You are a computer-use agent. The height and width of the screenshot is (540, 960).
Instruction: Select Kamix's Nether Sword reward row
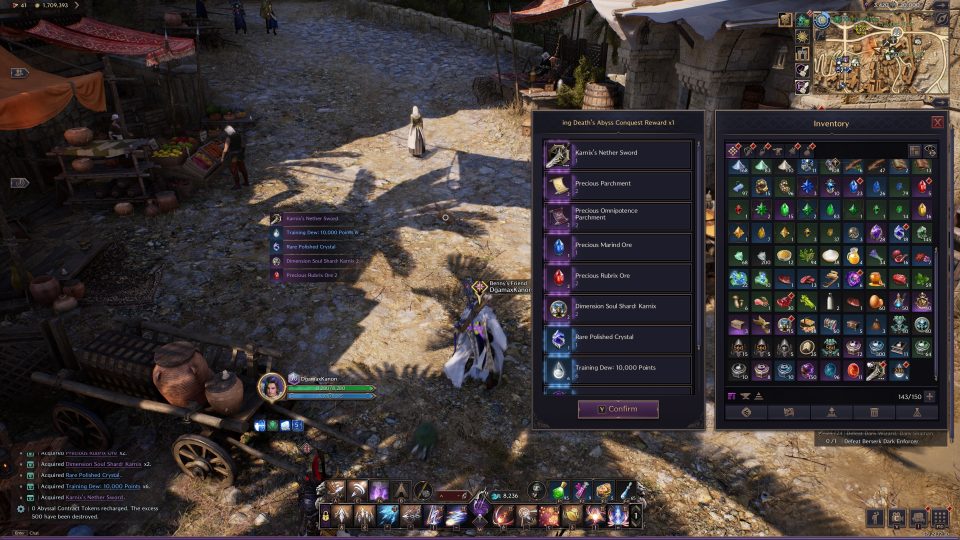[x=618, y=154]
